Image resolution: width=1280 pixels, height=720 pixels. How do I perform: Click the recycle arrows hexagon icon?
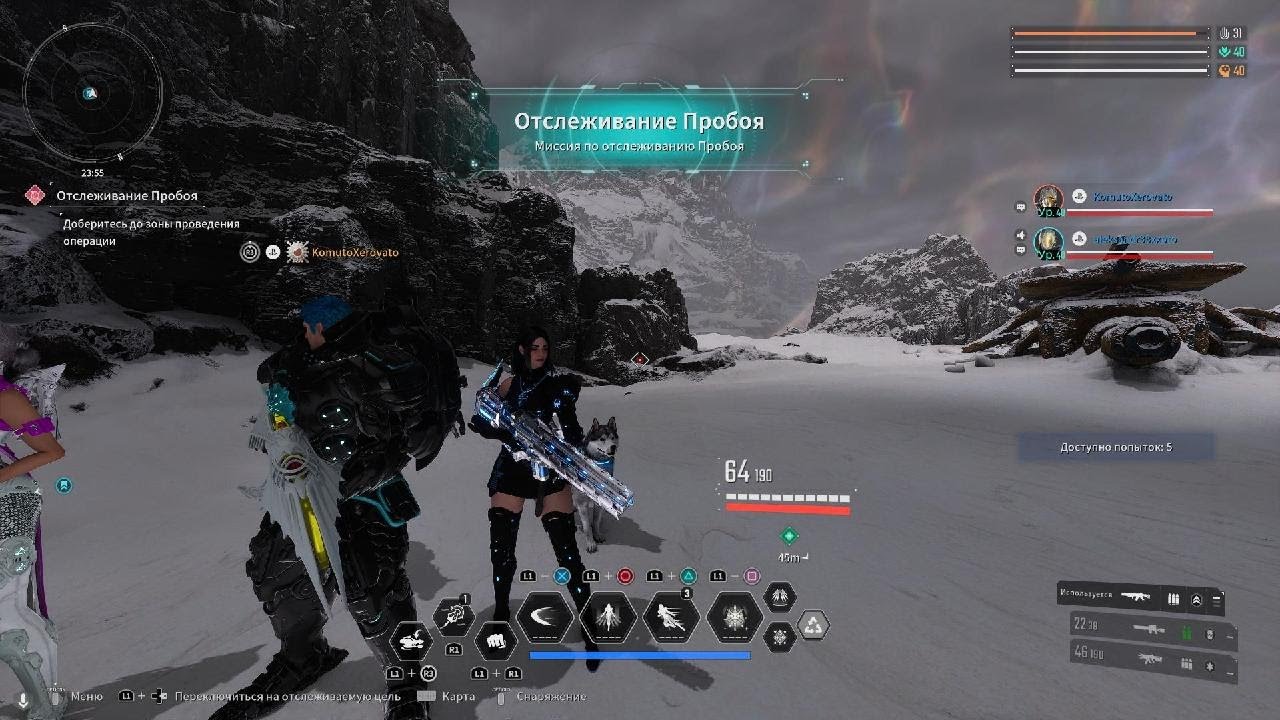coord(814,627)
